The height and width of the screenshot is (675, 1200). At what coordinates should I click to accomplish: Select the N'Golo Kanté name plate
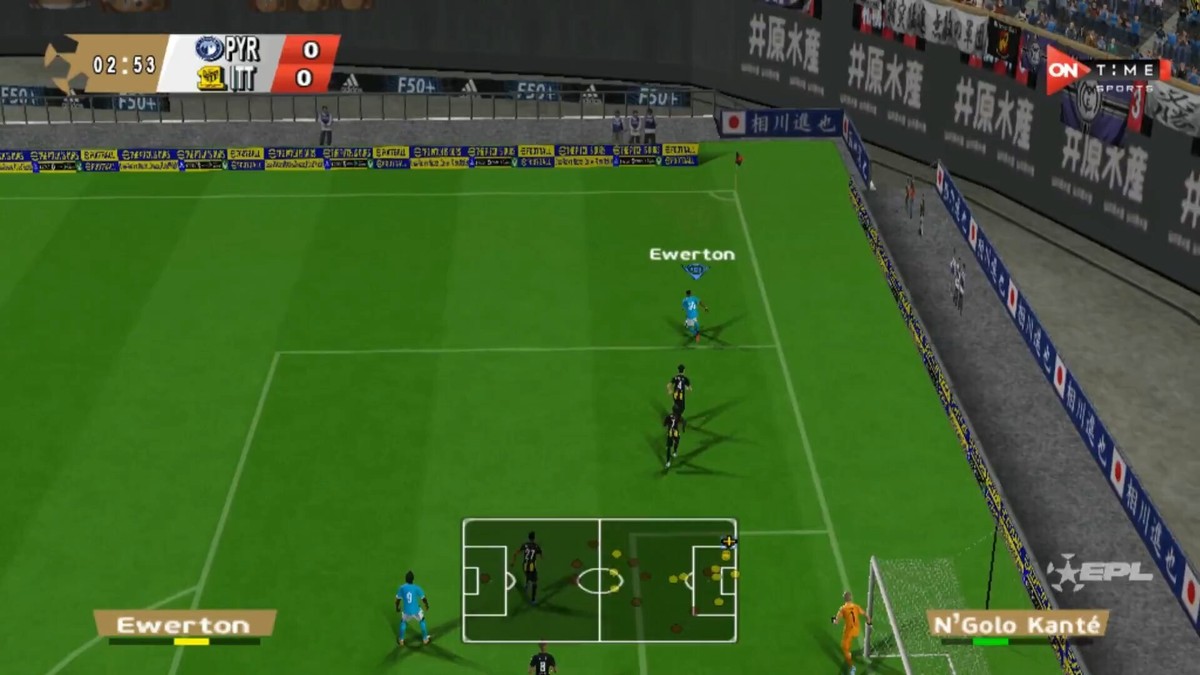(x=1017, y=625)
